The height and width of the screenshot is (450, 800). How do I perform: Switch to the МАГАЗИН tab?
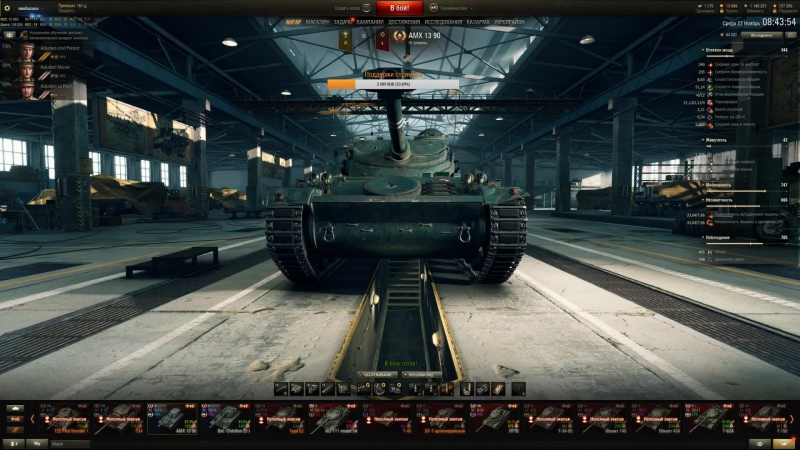click(x=317, y=20)
